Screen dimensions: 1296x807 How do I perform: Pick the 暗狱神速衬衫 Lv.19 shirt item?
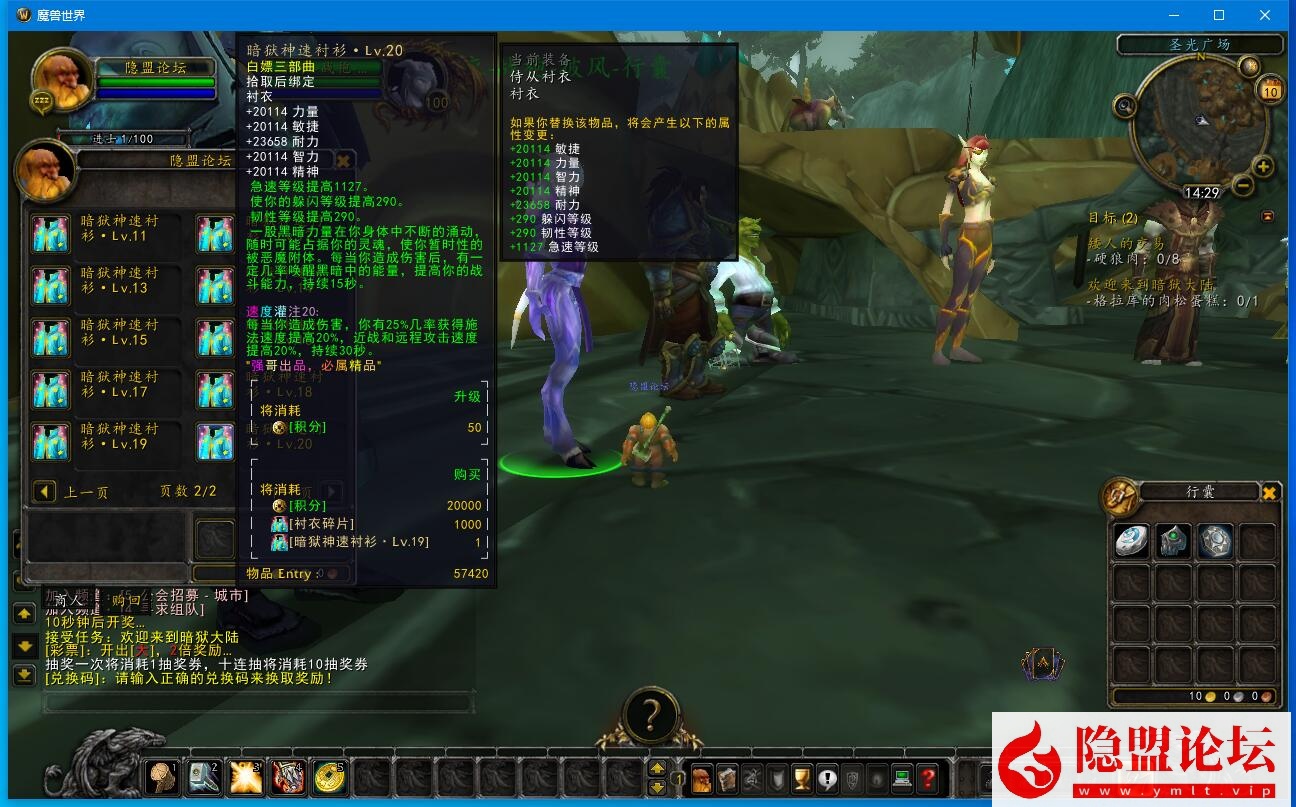point(50,441)
